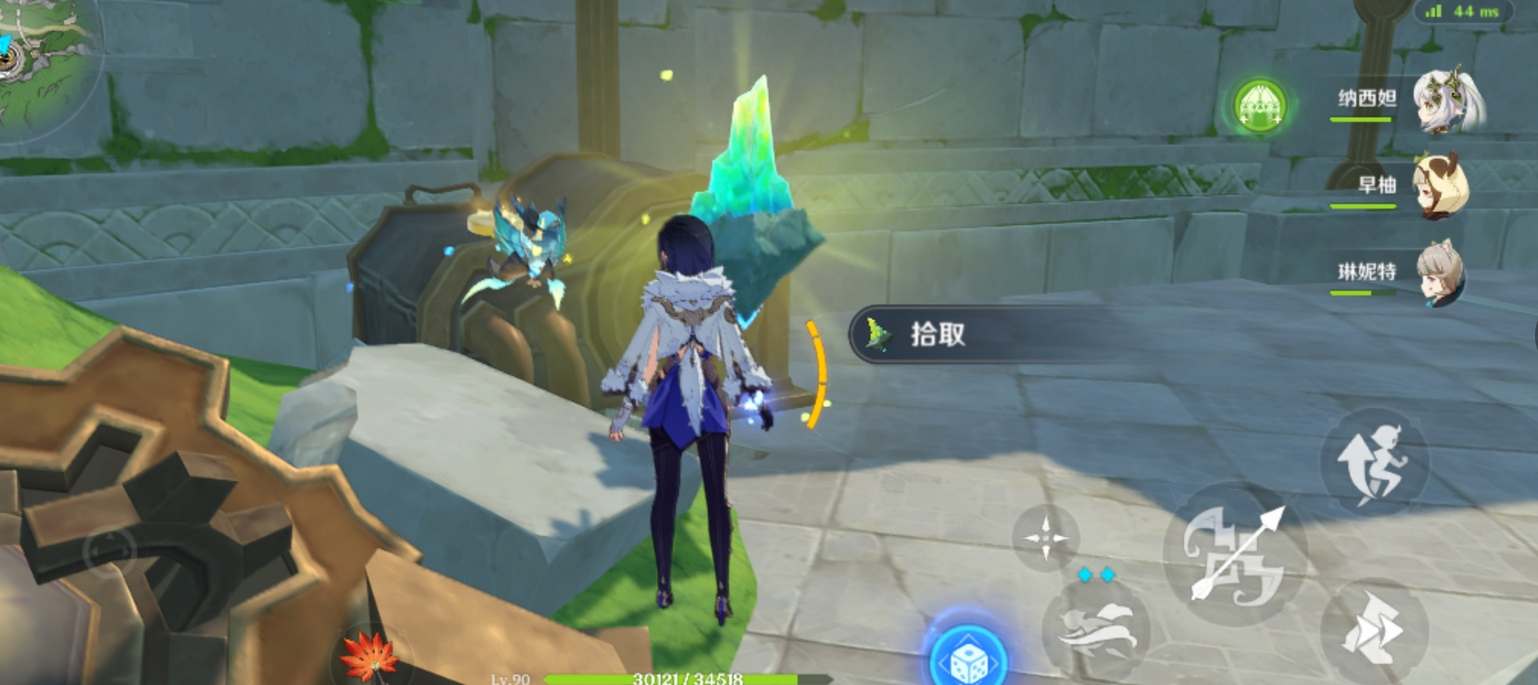Viewport: 1538px width, 685px height.
Task: Toggle the four-point star aiming mode
Action: pyautogui.click(x=1045, y=538)
